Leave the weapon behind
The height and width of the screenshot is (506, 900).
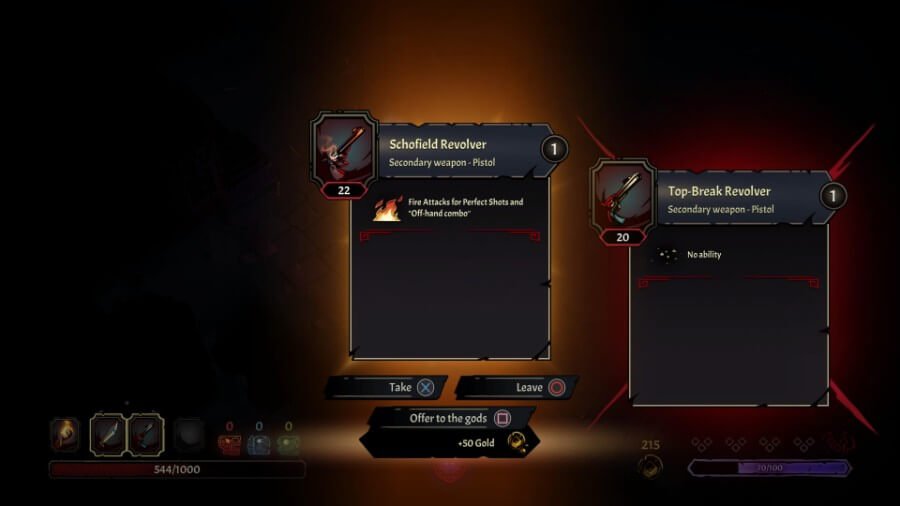(516, 387)
